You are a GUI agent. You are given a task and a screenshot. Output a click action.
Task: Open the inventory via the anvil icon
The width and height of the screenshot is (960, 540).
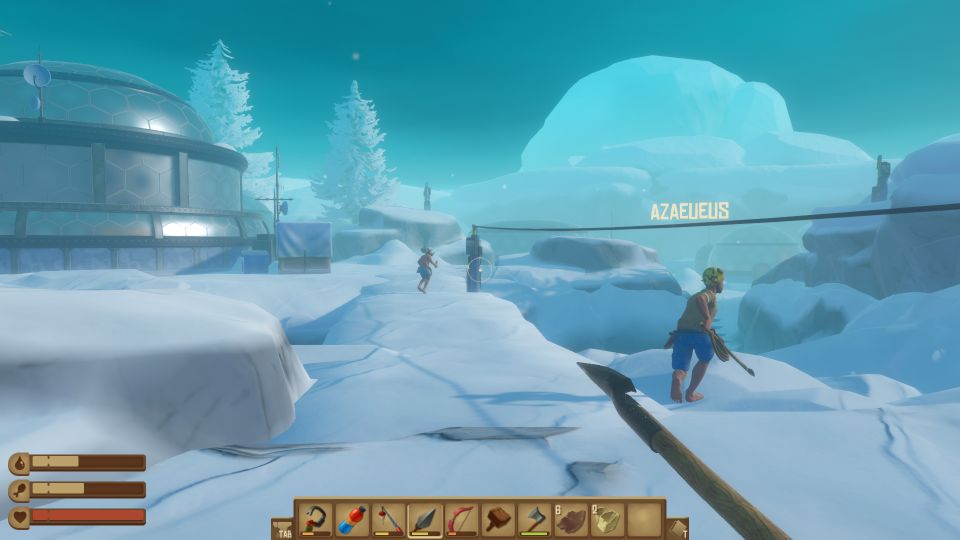coord(282,527)
